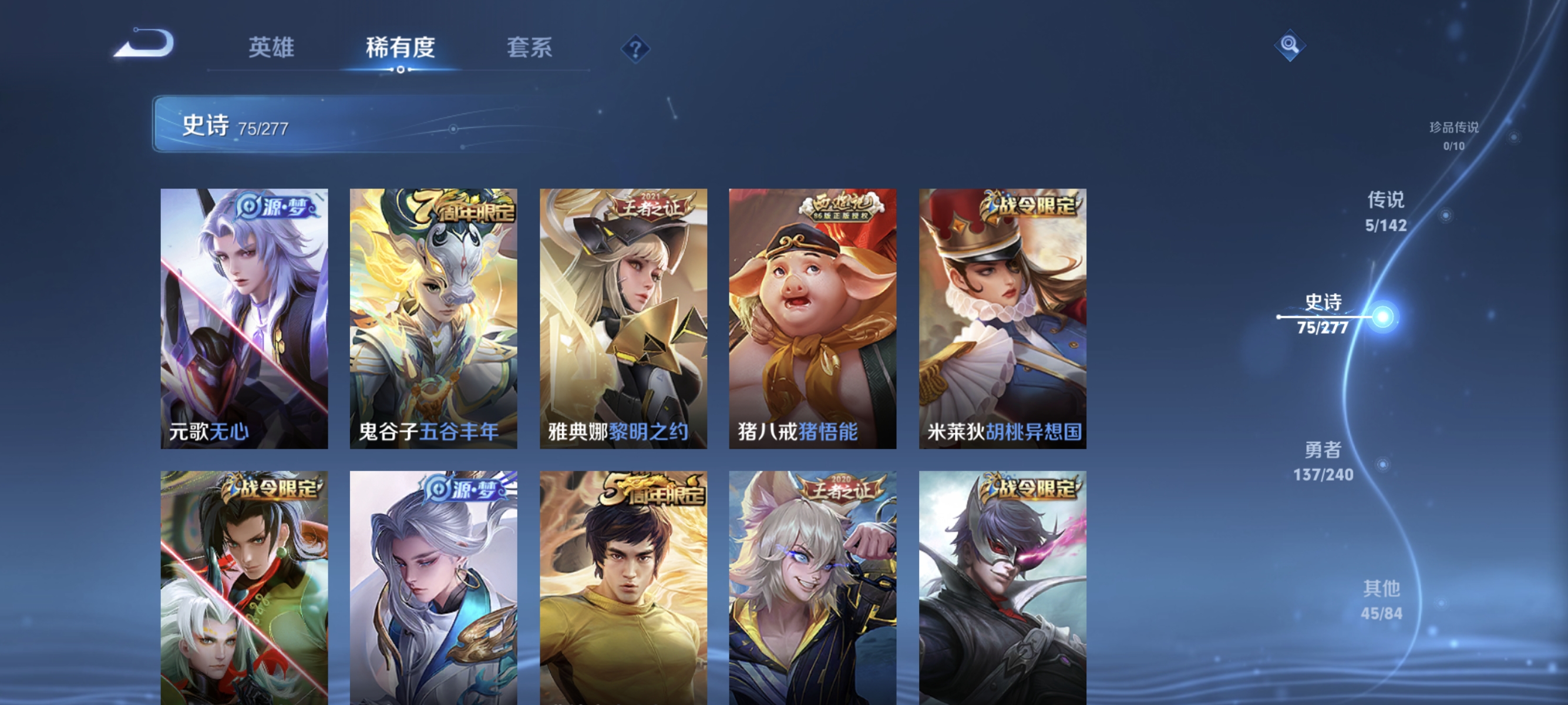Click the dot indicator under 稀有度 tab
The height and width of the screenshot is (705, 1568).
point(401,69)
